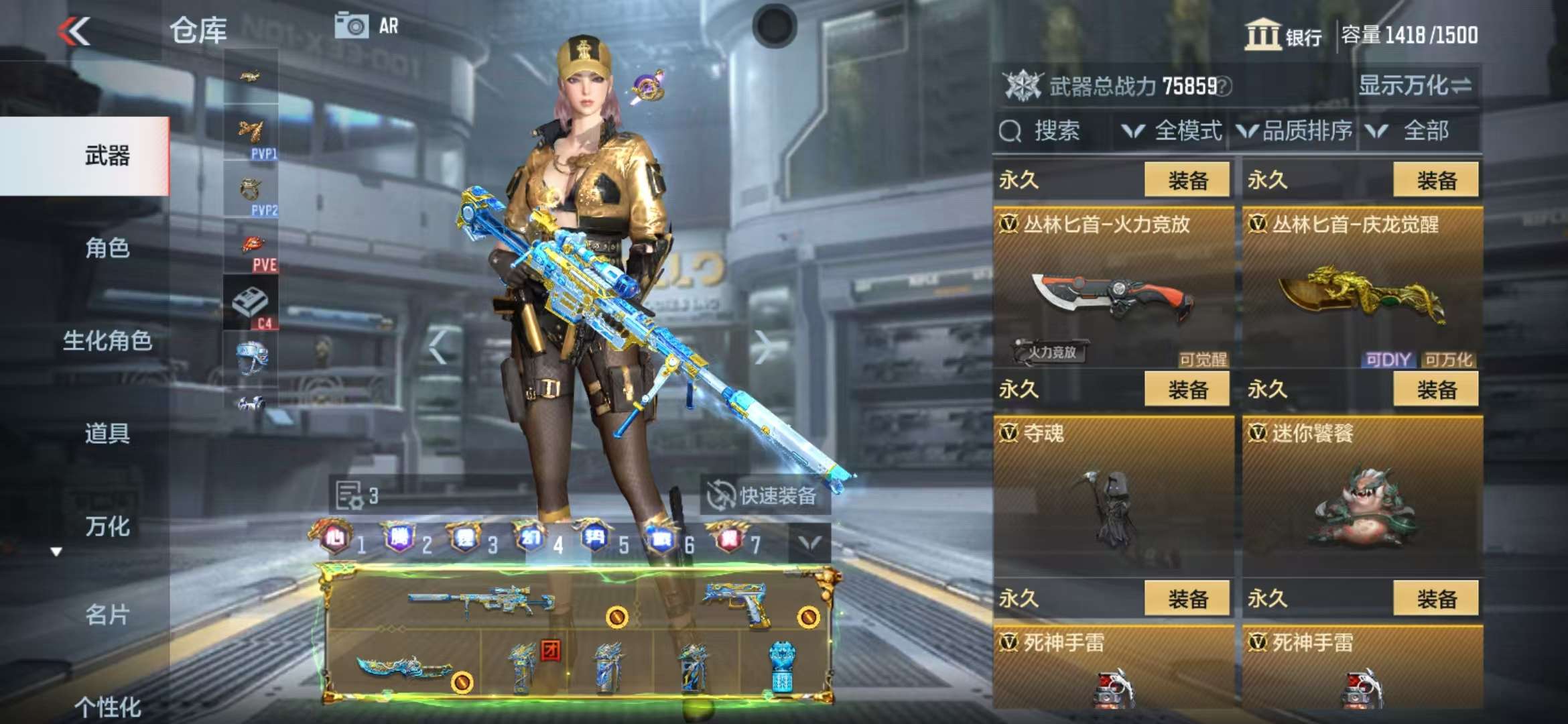Open the 银行 bank
Screen dimensions: 1568x724
point(1283,35)
